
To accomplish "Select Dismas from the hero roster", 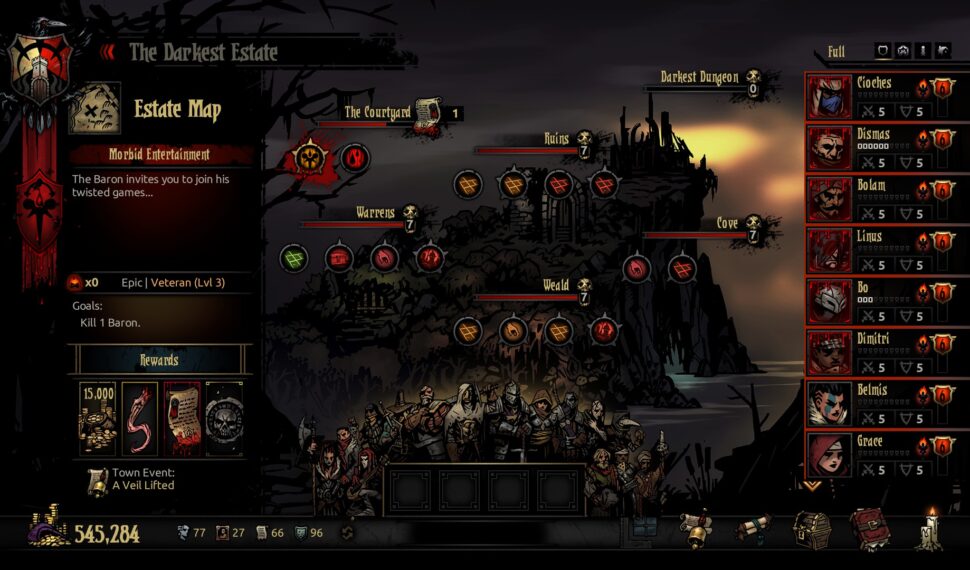I will (828, 148).
